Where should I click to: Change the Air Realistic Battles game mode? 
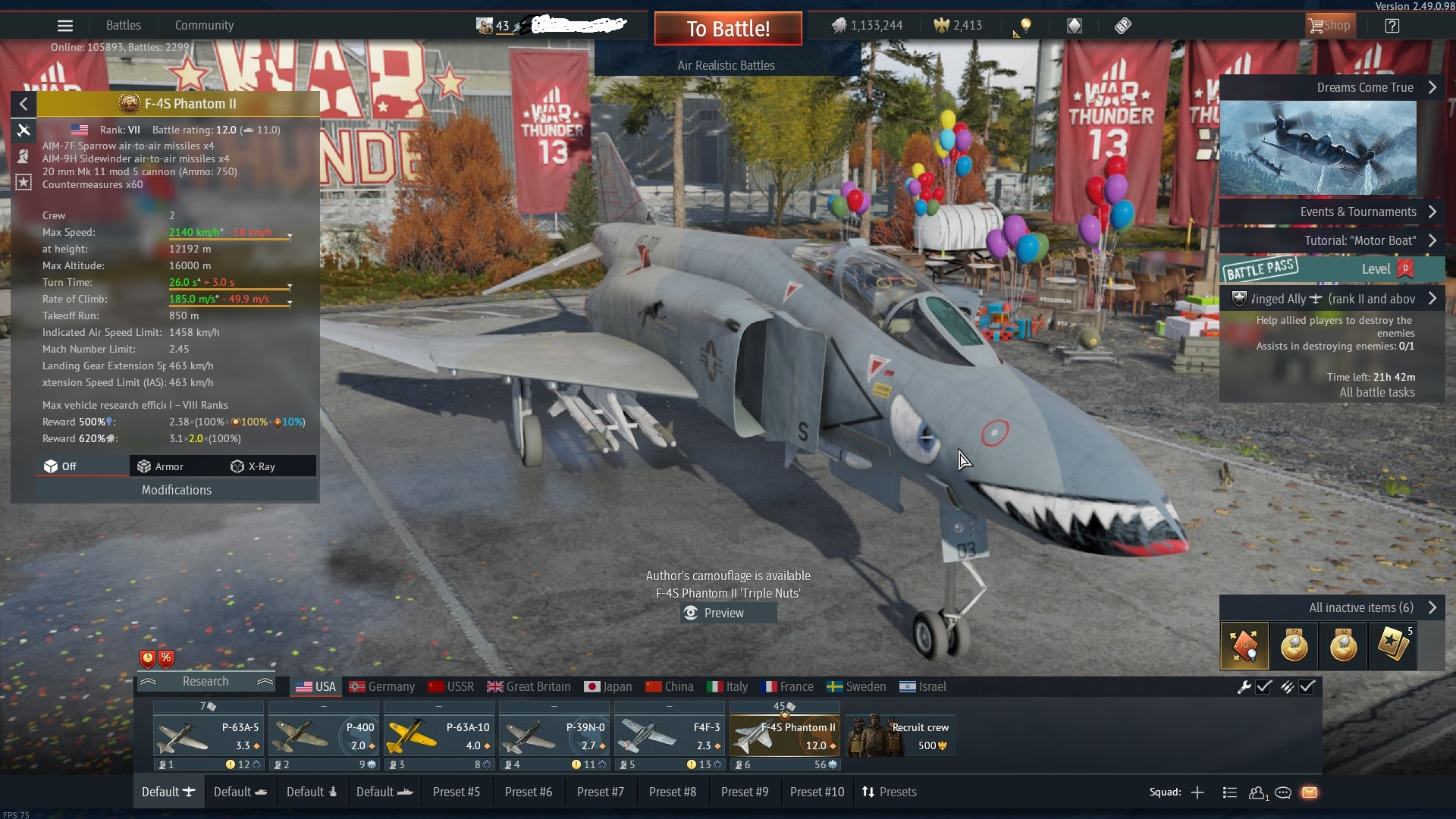pyautogui.click(x=726, y=65)
